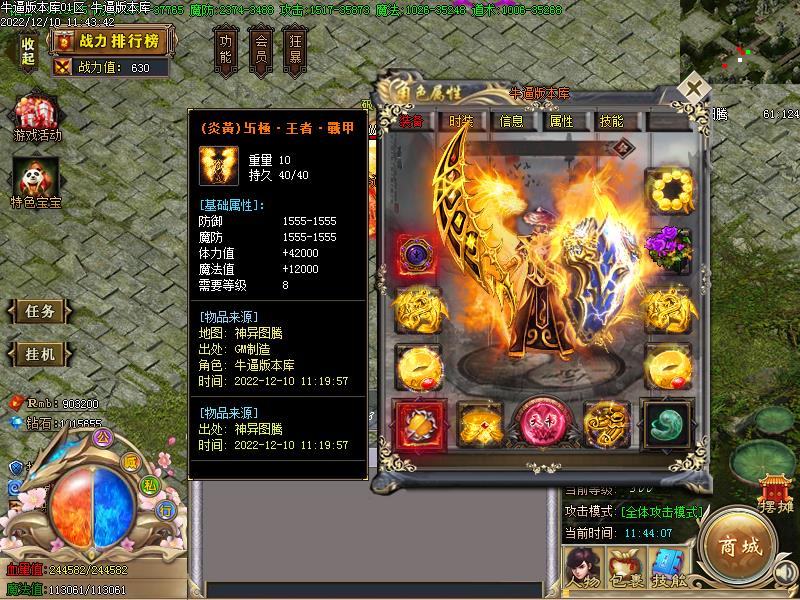Select the purple flower bouquet equipment slot
This screenshot has width=800, height=600.
[667, 247]
